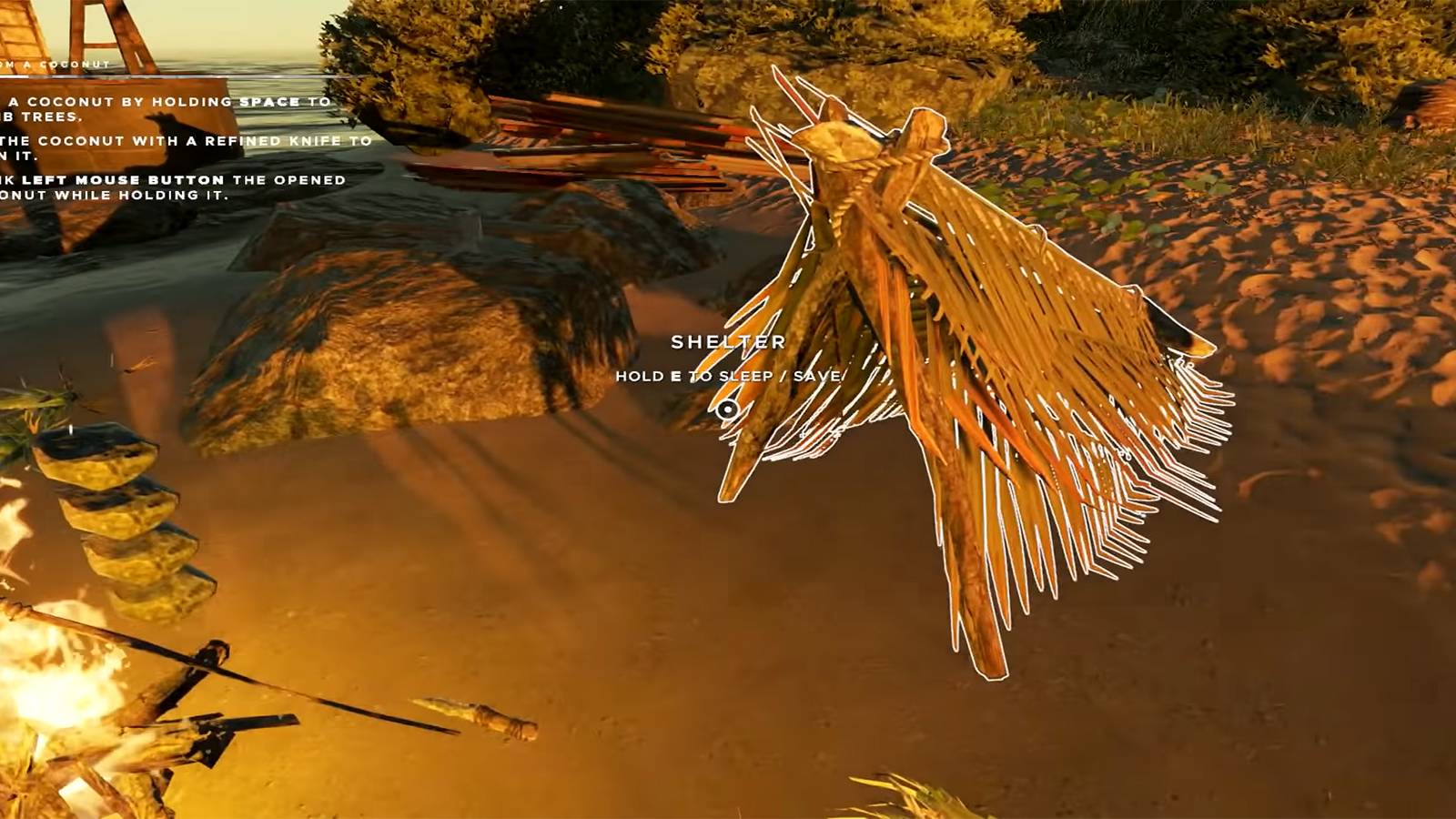The height and width of the screenshot is (819, 1456).
Task: Expand the 'FROM A COCONUT' tutorial header
Action: click(x=55, y=64)
